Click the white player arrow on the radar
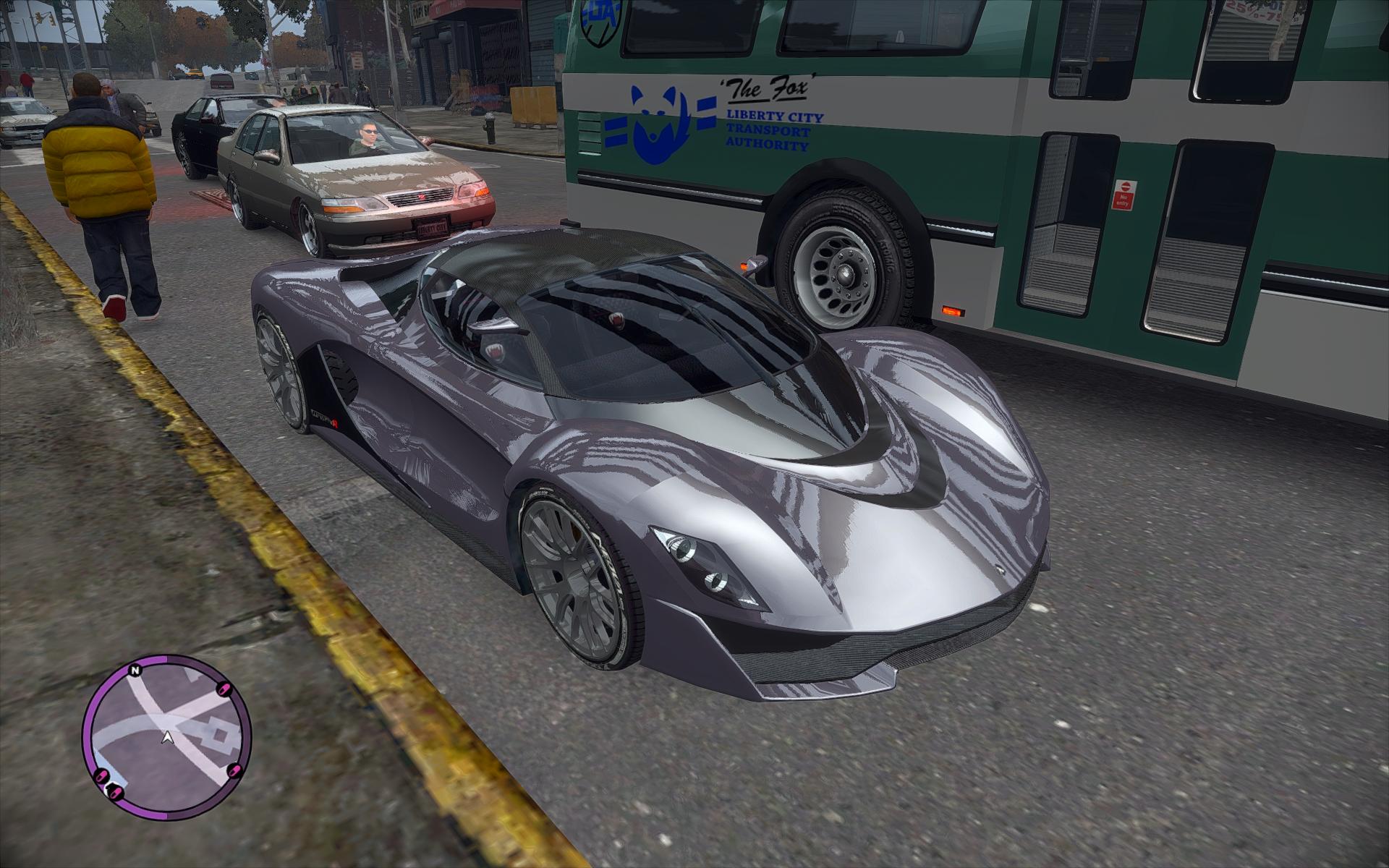This screenshot has width=1389, height=868. (x=168, y=738)
